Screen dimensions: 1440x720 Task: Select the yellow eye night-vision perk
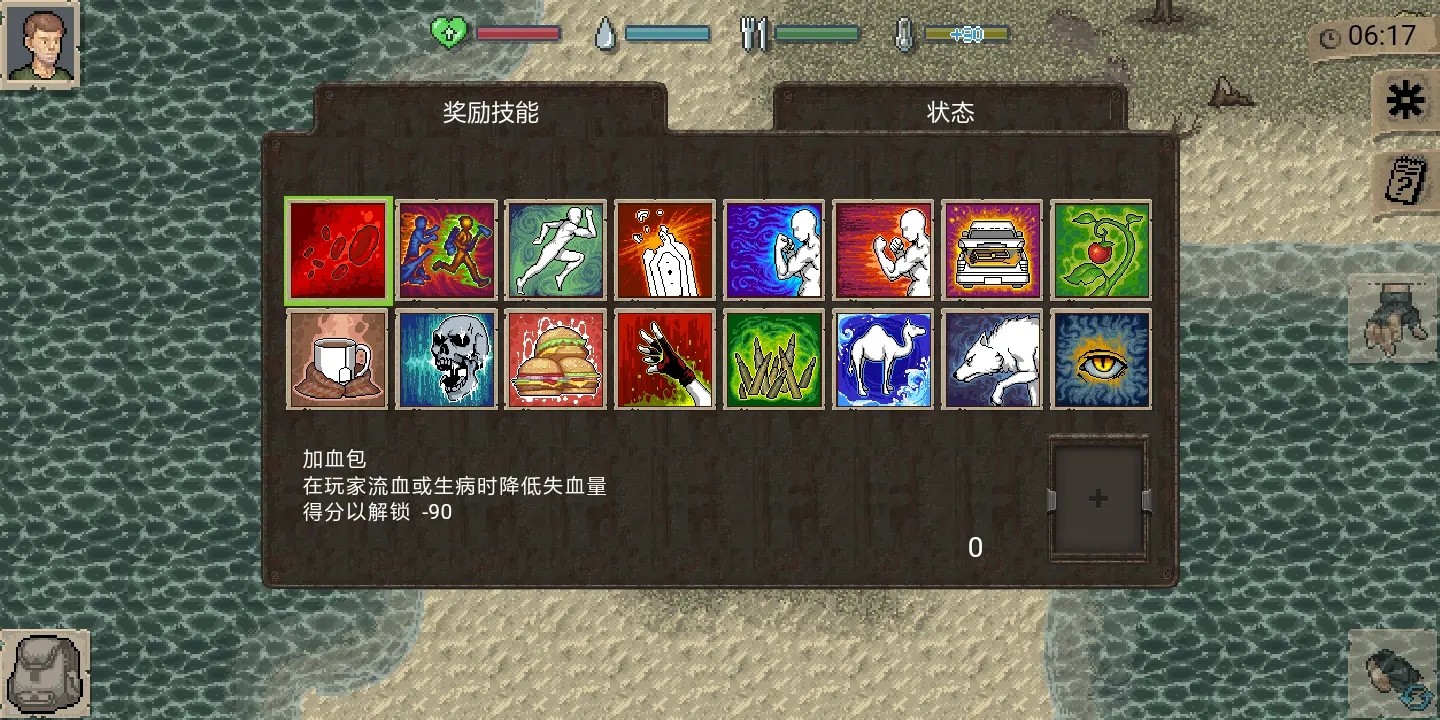click(1101, 360)
